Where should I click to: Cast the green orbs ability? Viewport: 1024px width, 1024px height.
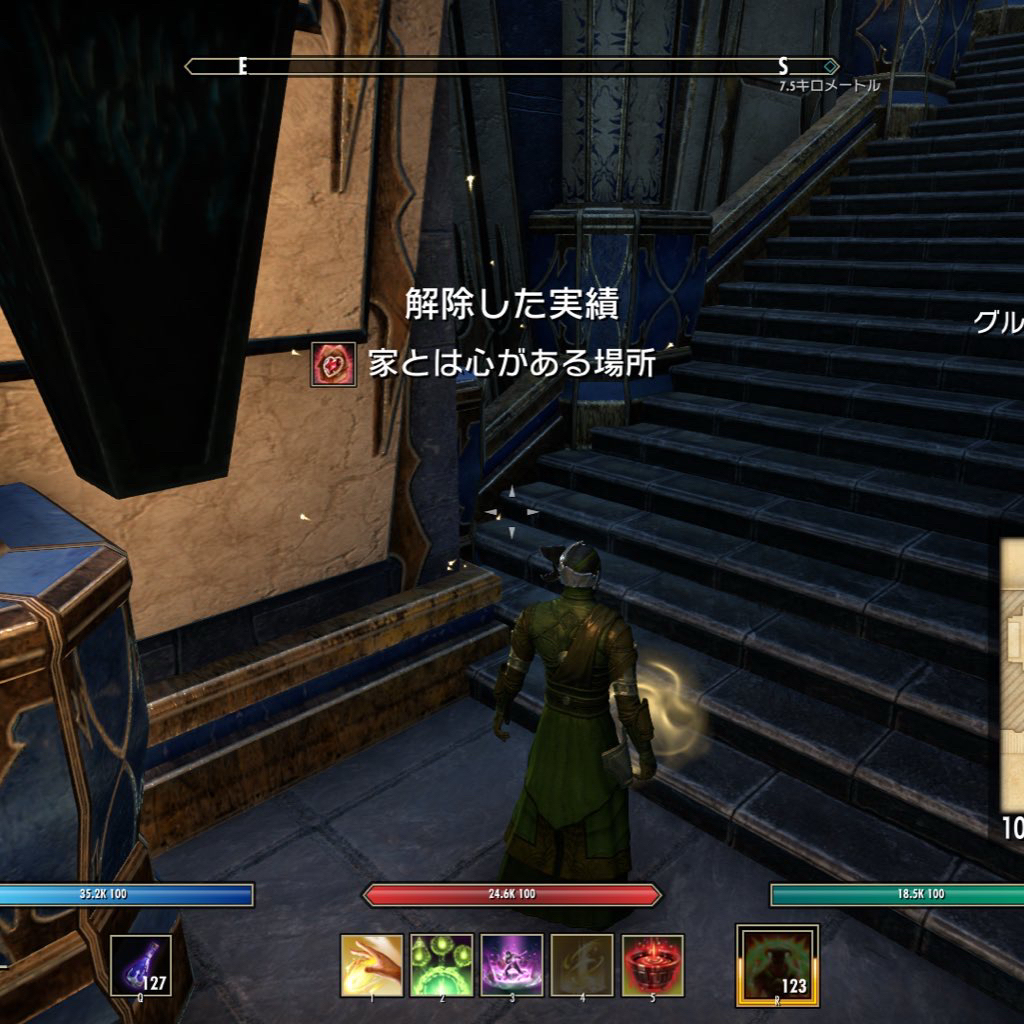(x=442, y=965)
